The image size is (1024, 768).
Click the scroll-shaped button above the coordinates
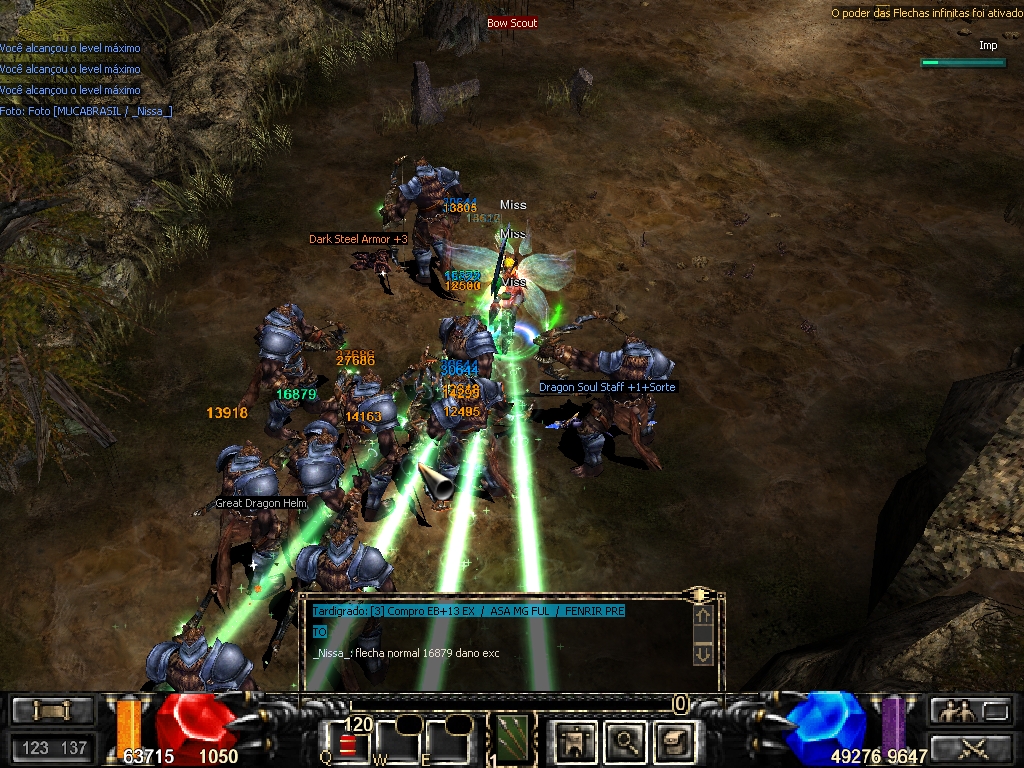click(x=53, y=710)
